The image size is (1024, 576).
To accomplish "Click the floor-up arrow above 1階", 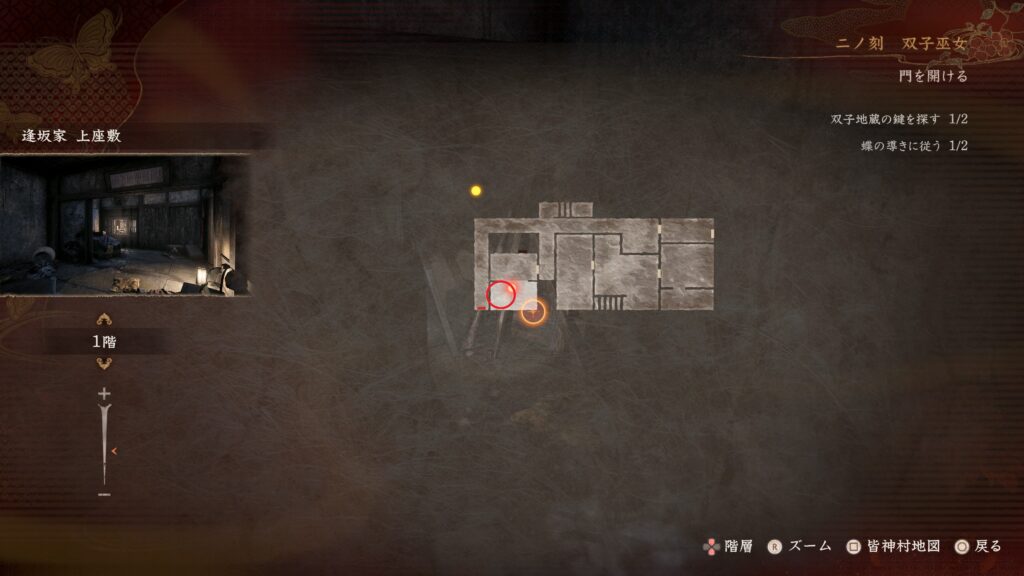I will pyautogui.click(x=104, y=320).
